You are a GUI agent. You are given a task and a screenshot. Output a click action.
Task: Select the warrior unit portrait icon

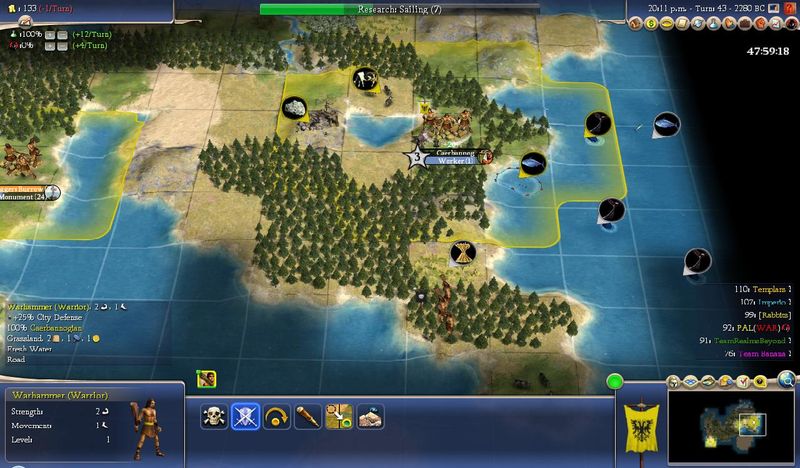pos(207,378)
